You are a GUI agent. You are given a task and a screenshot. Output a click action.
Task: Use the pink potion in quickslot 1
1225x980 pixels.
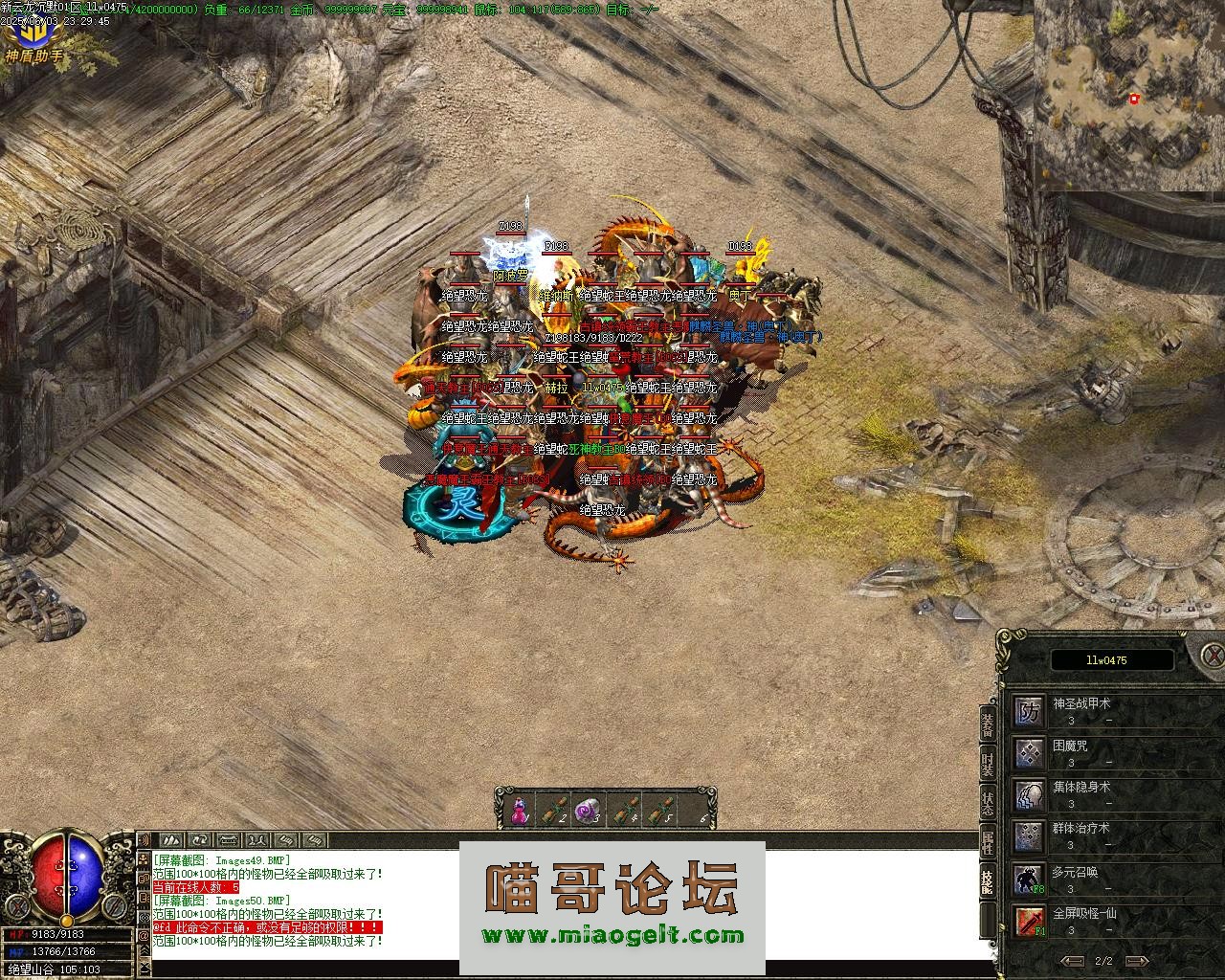point(520,811)
